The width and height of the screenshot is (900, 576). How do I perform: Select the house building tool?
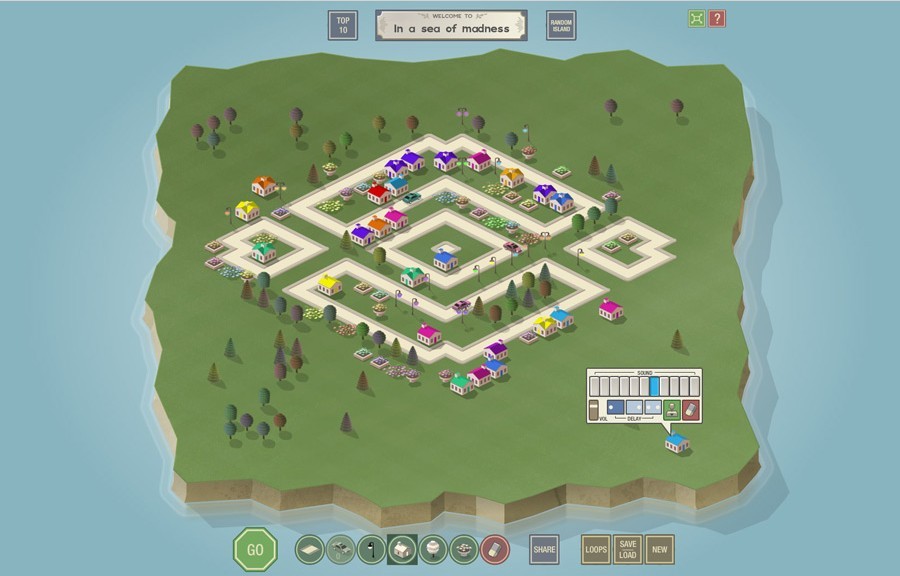click(x=402, y=549)
